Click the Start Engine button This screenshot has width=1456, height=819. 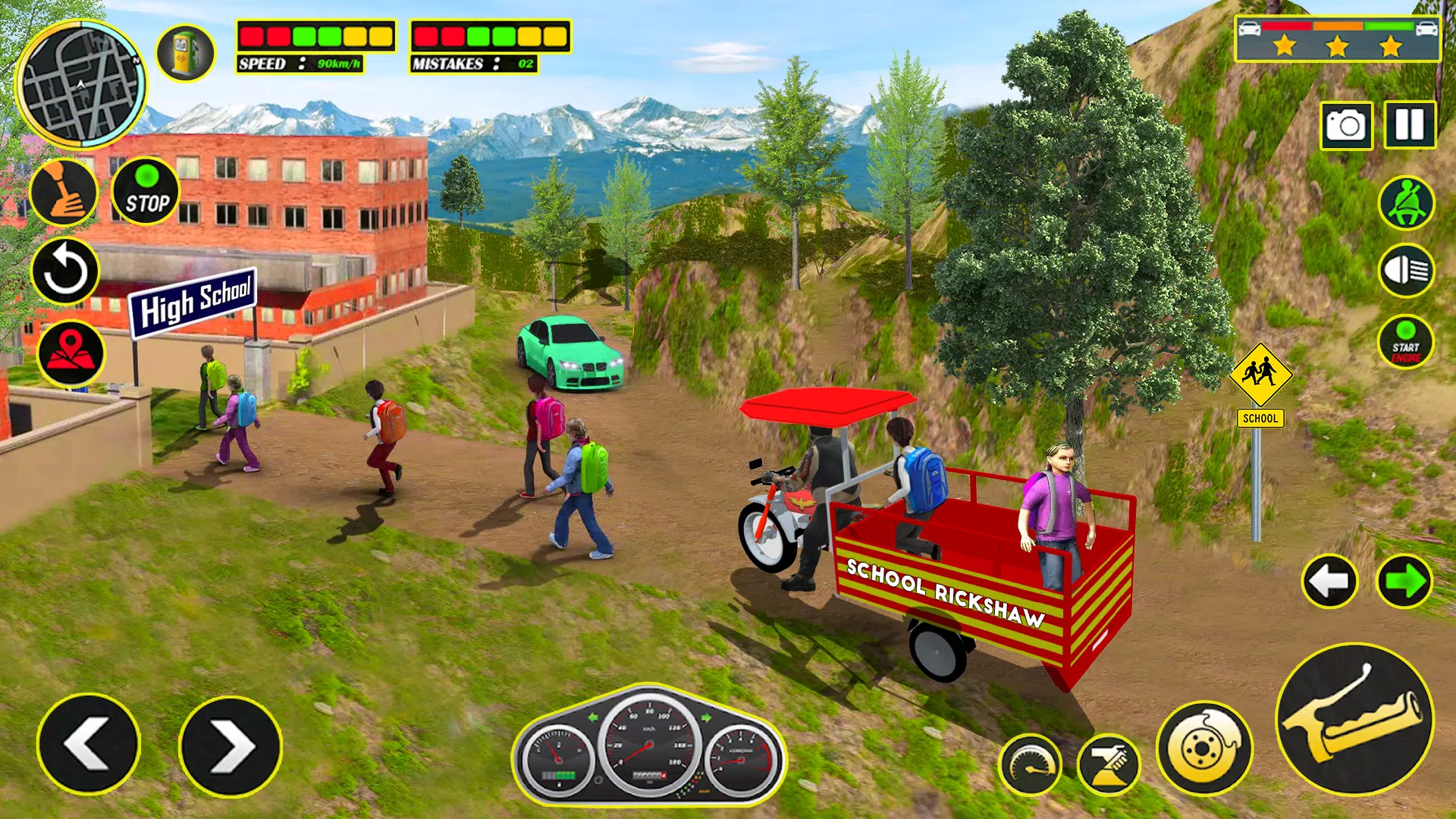[1405, 342]
